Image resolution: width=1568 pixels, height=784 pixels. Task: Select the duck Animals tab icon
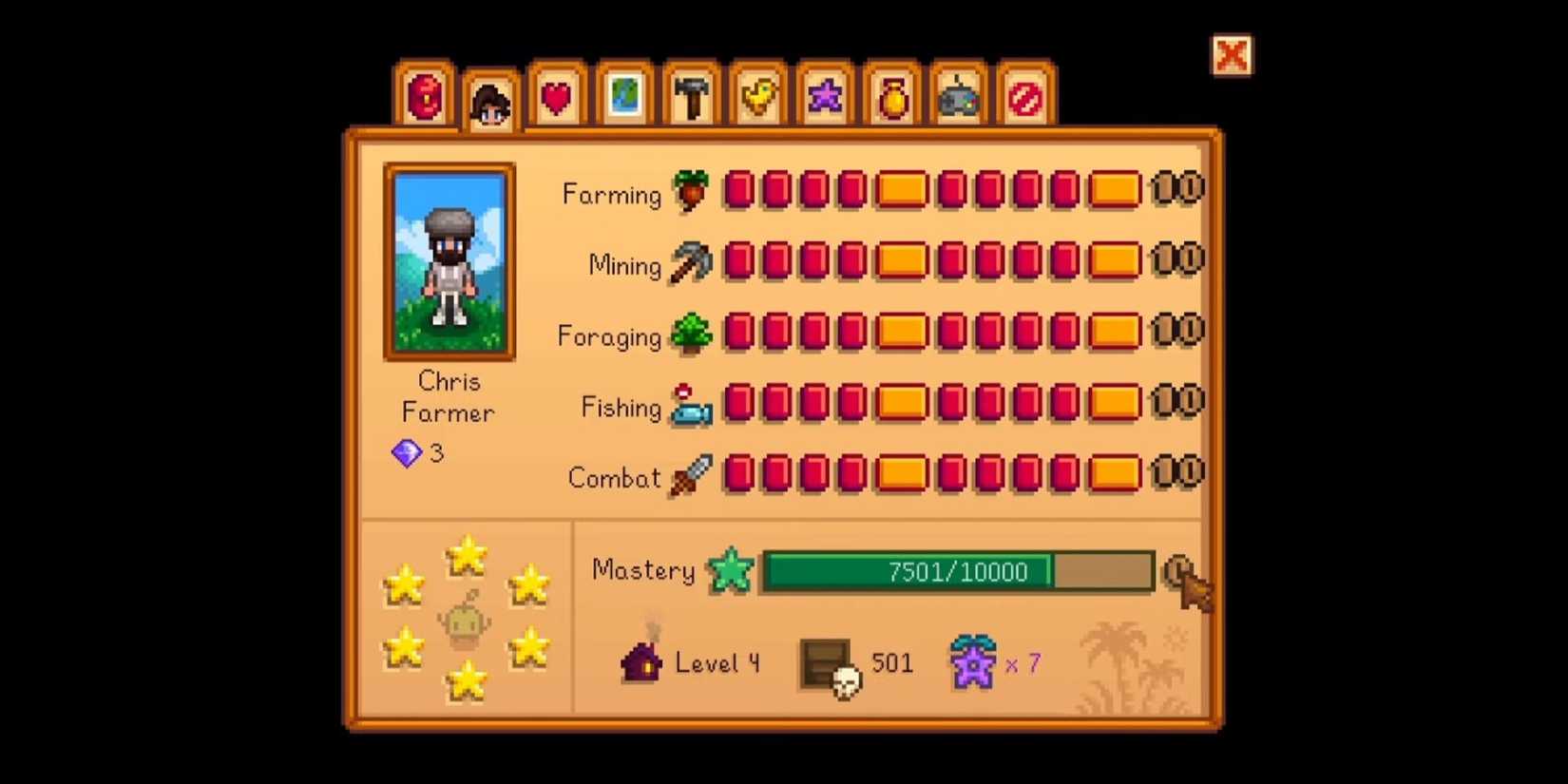point(757,97)
